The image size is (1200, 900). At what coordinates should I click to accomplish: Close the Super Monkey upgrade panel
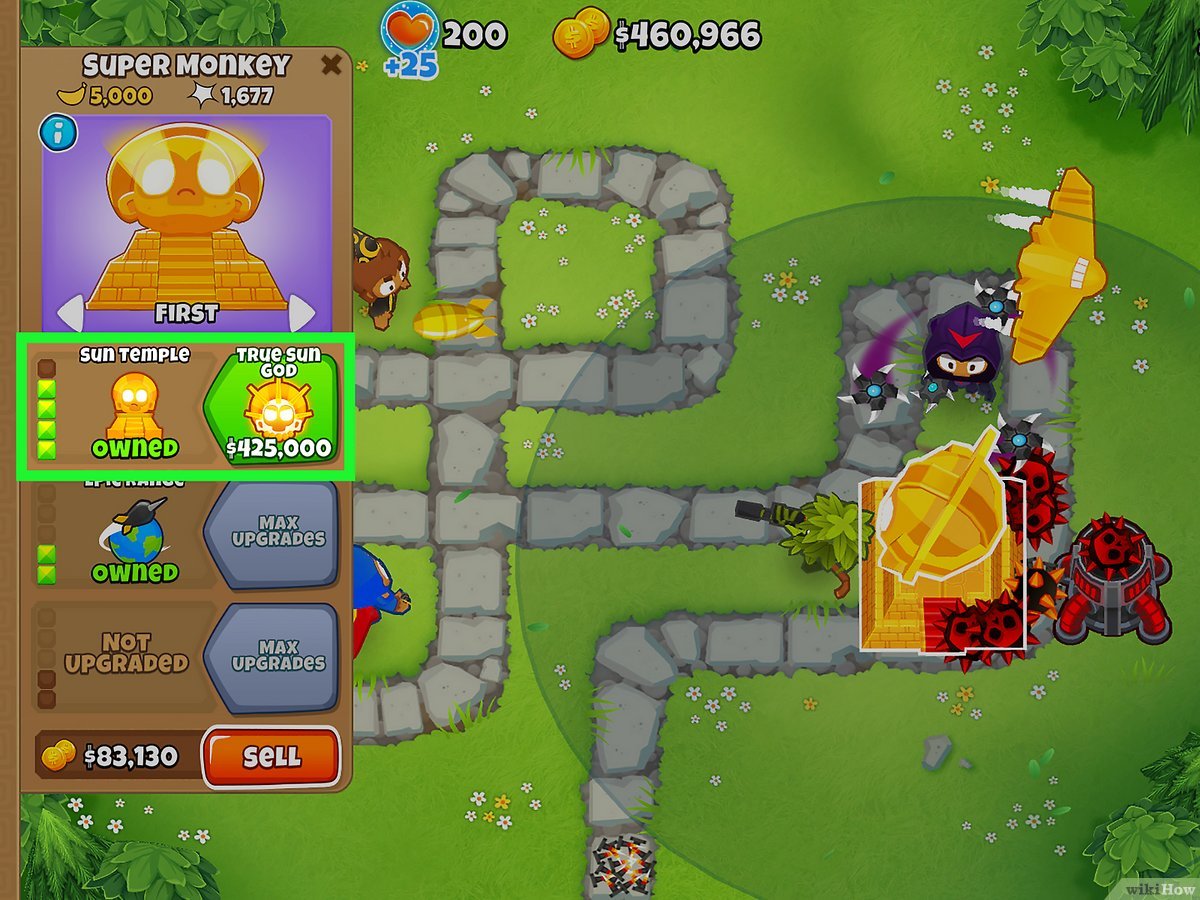pos(330,66)
